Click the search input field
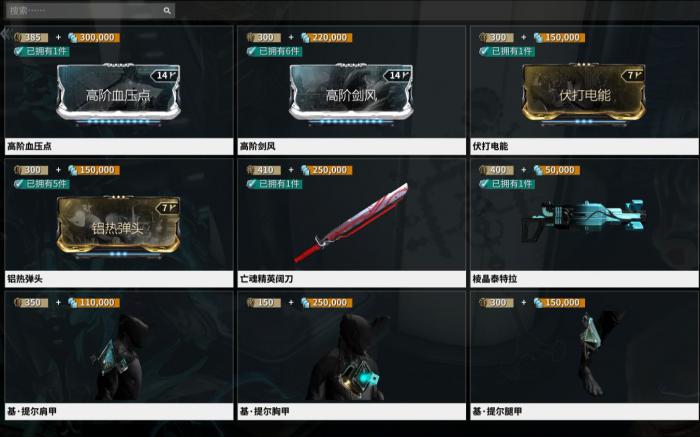The width and height of the screenshot is (700, 437). 85,11
